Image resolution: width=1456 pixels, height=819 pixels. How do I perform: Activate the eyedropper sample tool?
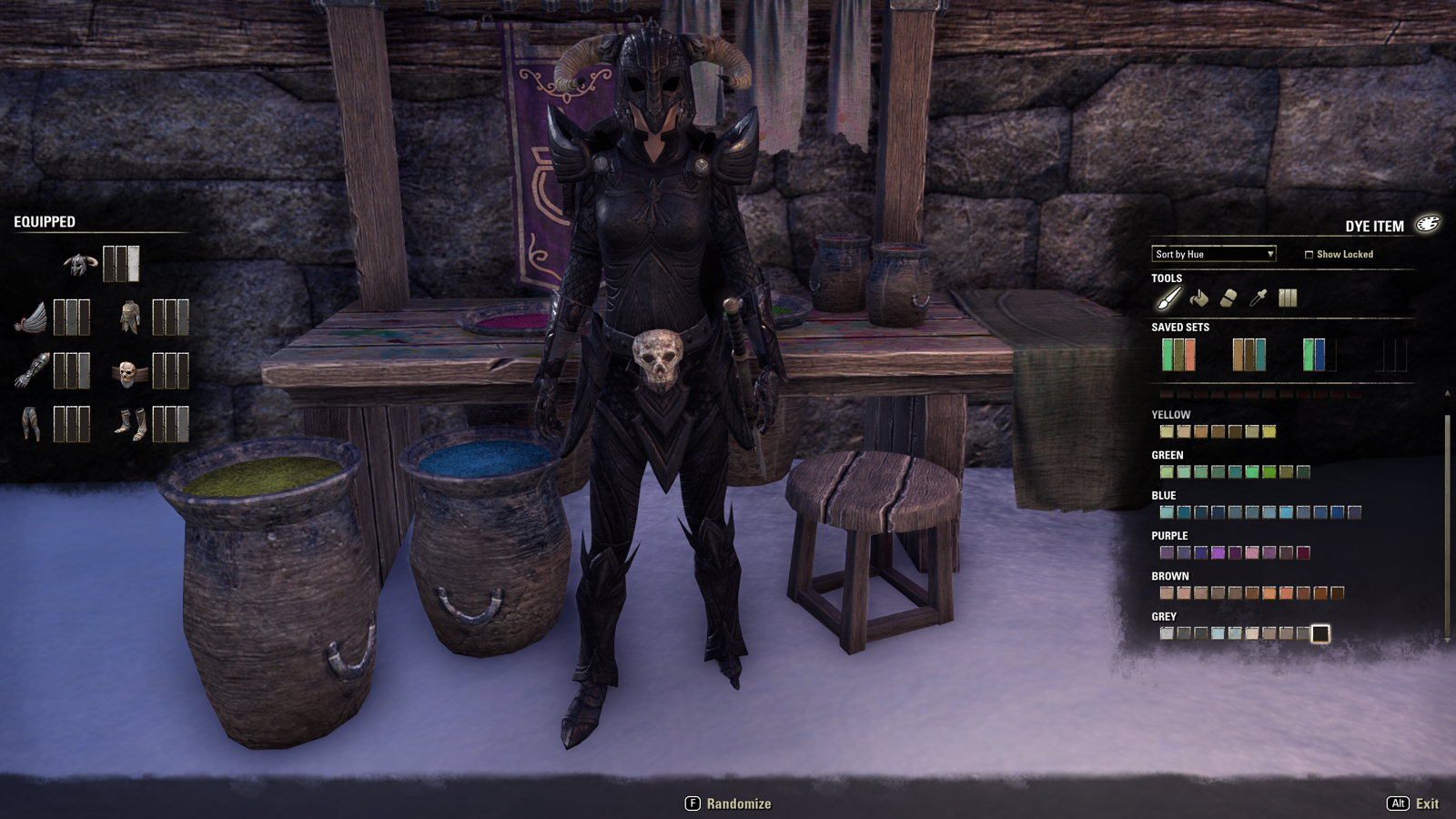tap(1258, 298)
